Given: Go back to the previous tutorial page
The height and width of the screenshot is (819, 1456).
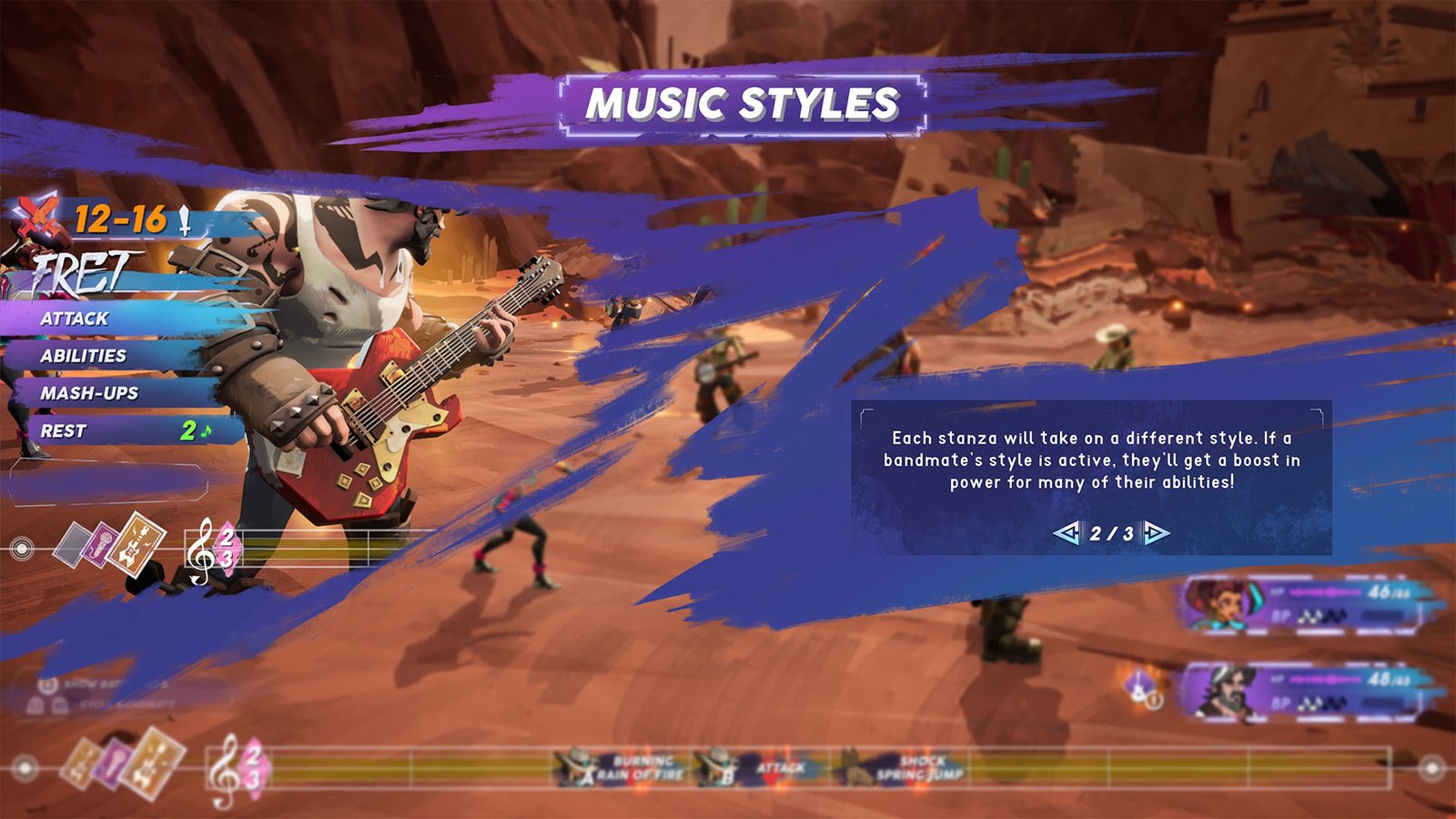Looking at the screenshot, I should tap(1067, 533).
